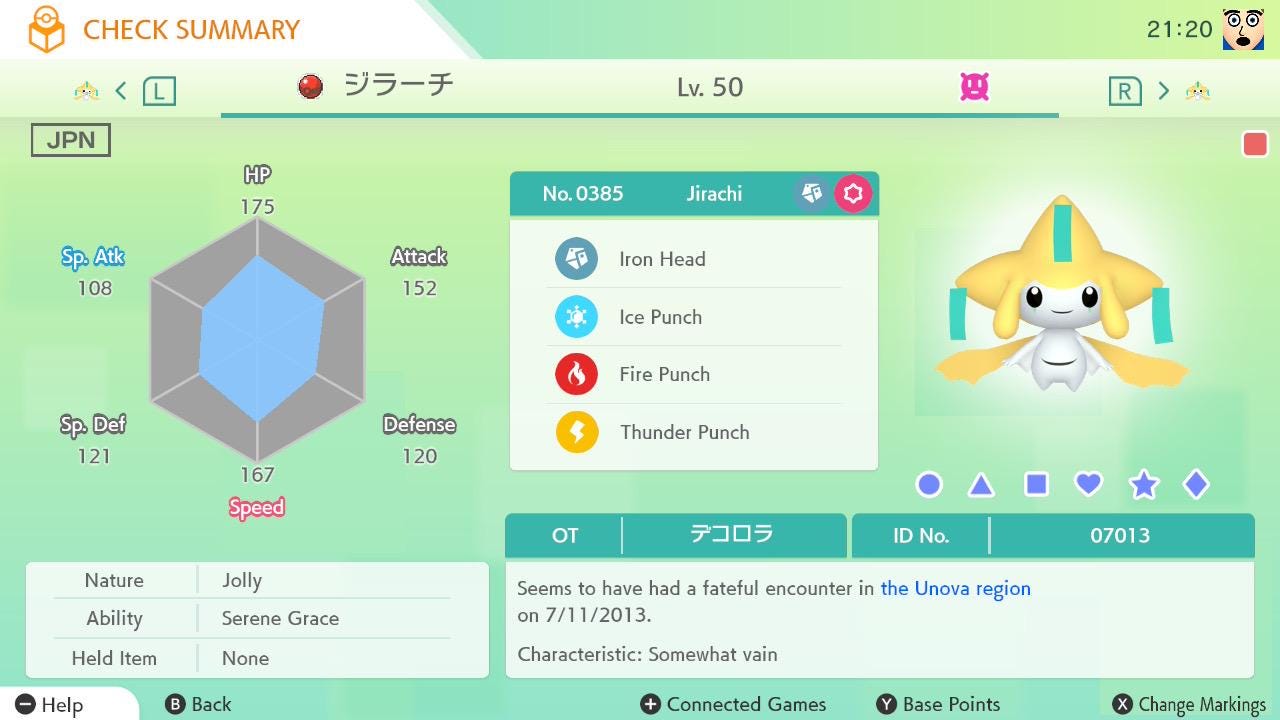The width and height of the screenshot is (1280, 720).
Task: Go Back from the summary
Action: 198,705
